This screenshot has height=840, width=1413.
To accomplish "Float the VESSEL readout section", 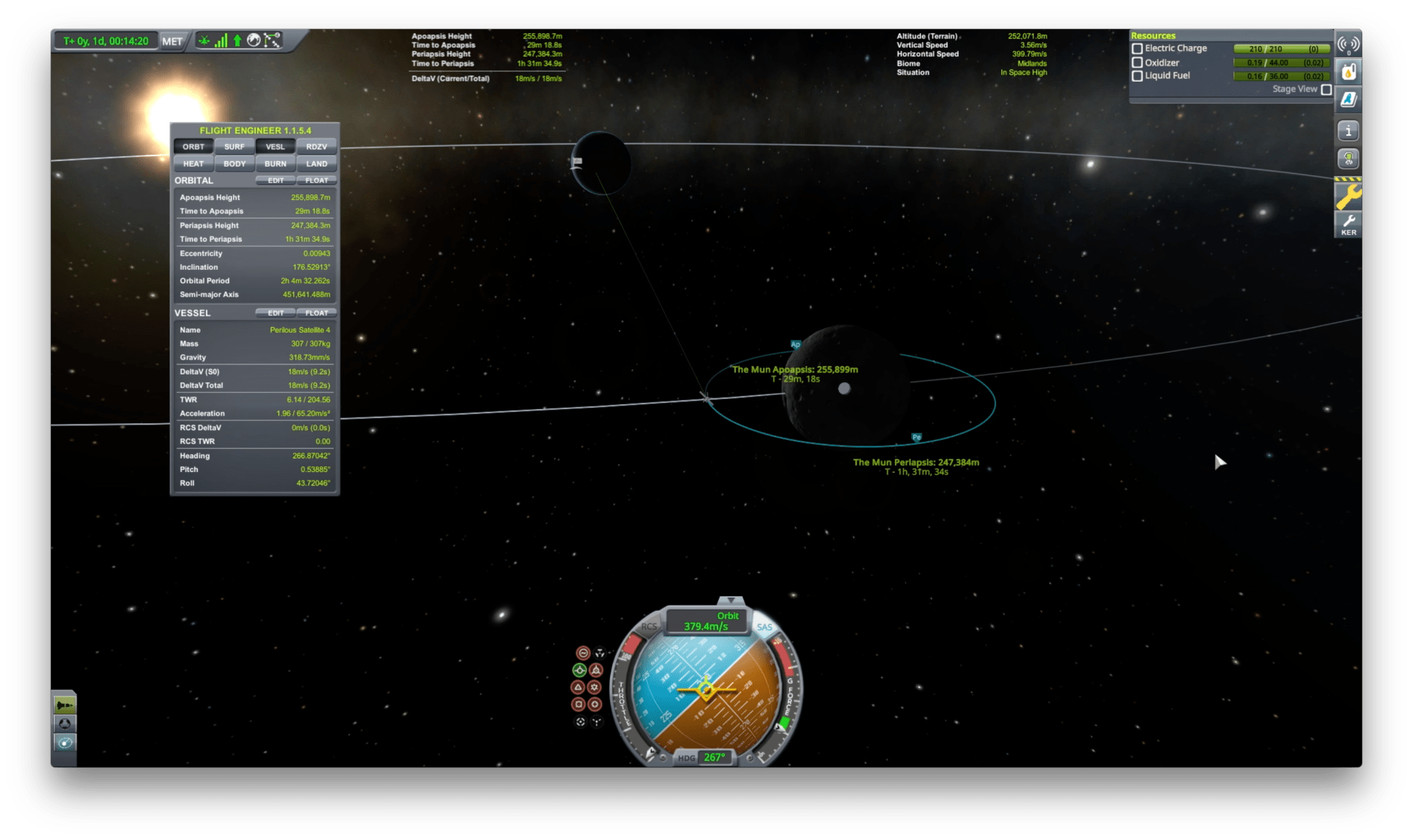I will (x=316, y=313).
